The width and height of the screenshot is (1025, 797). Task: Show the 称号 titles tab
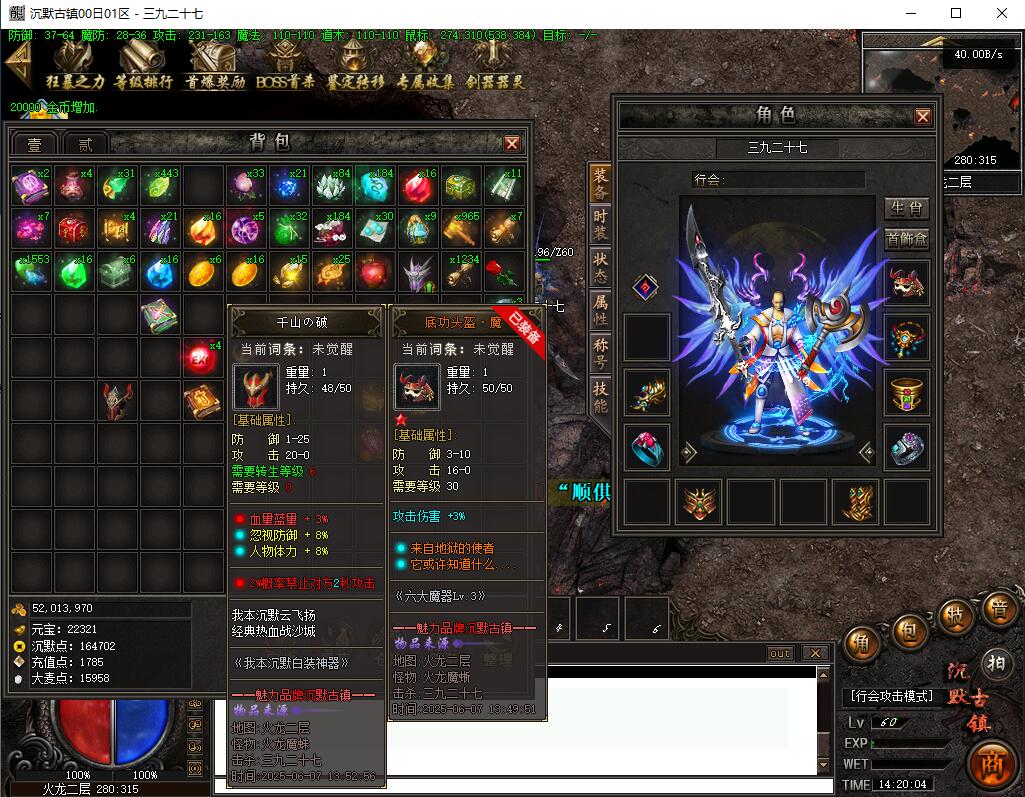600,351
